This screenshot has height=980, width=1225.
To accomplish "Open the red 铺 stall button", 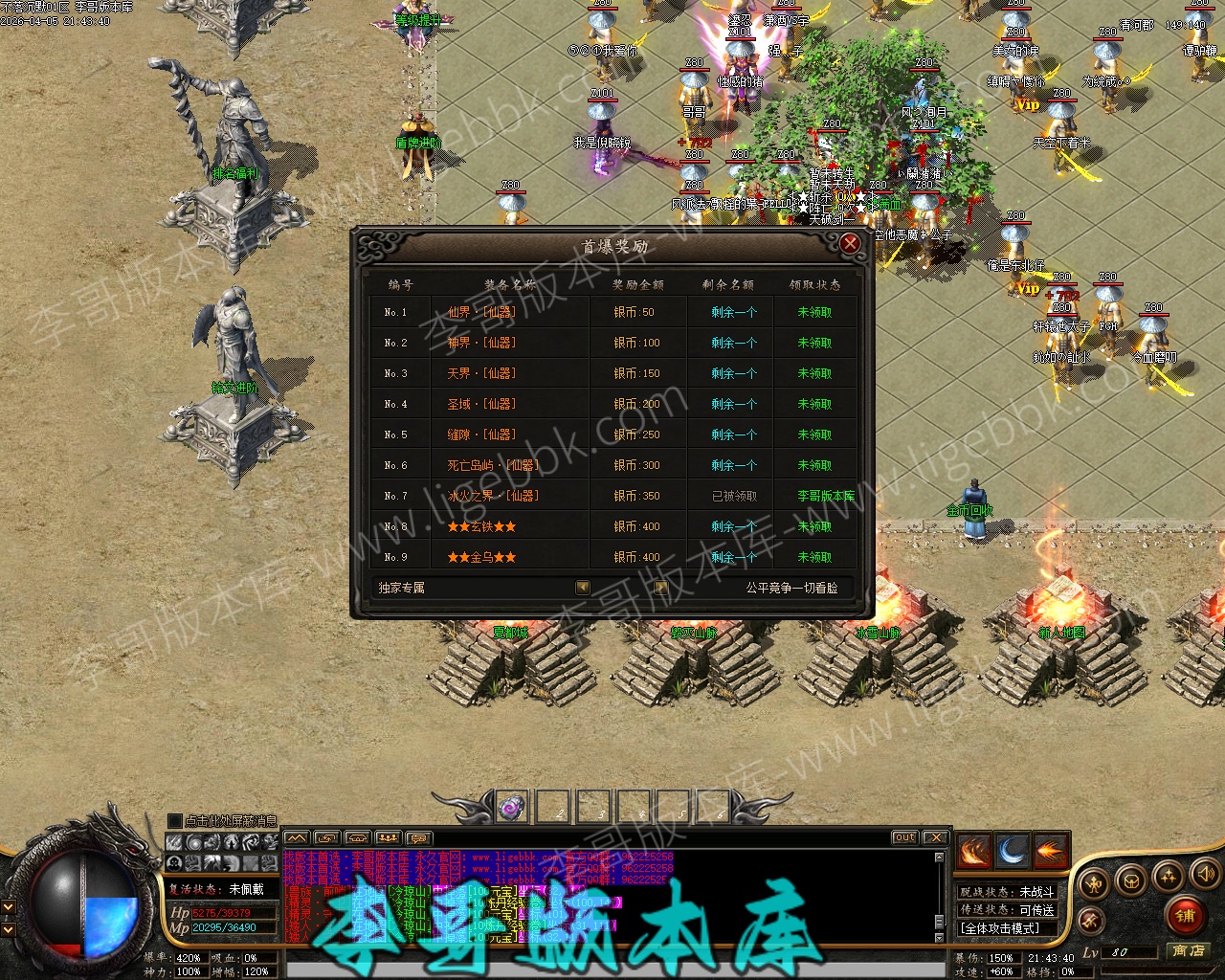I will tap(1187, 916).
